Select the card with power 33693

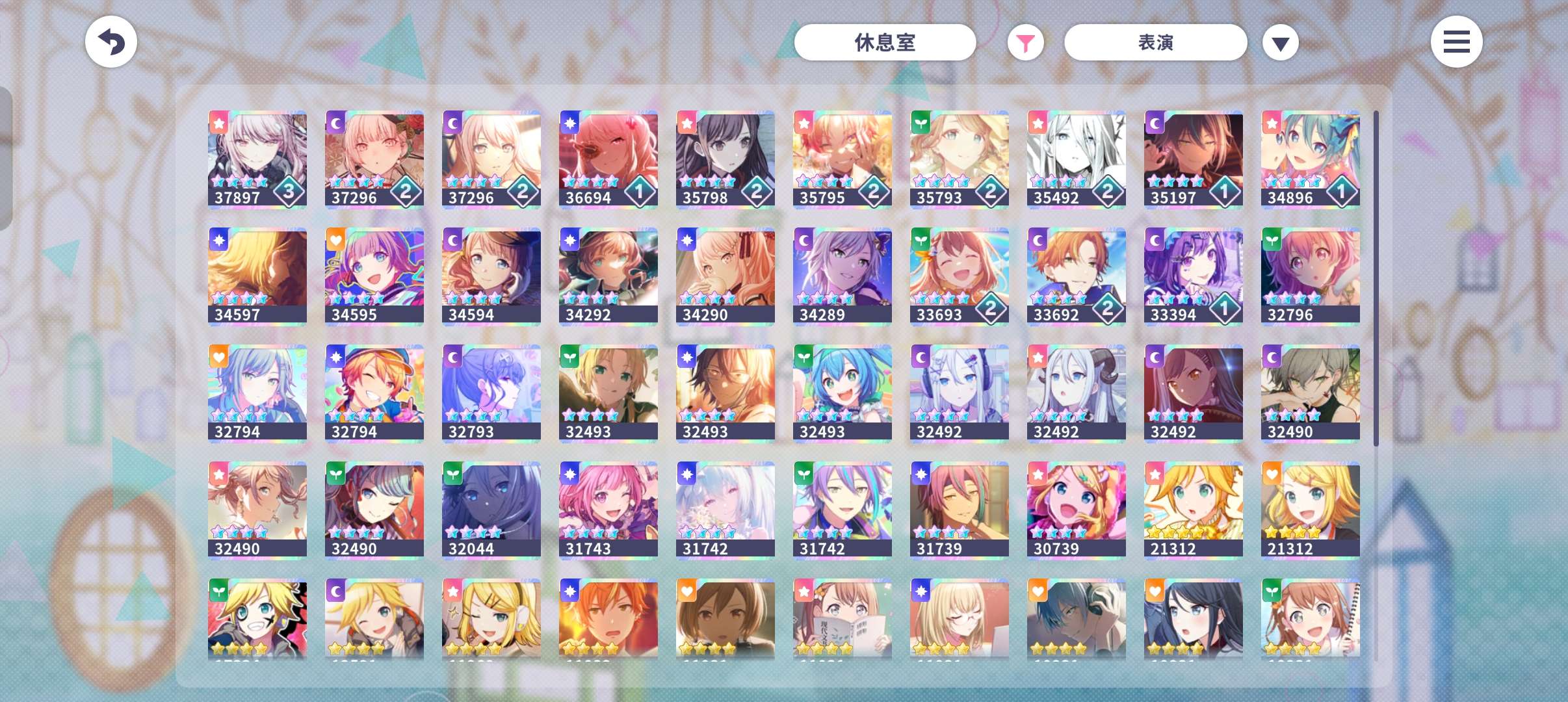pos(960,275)
